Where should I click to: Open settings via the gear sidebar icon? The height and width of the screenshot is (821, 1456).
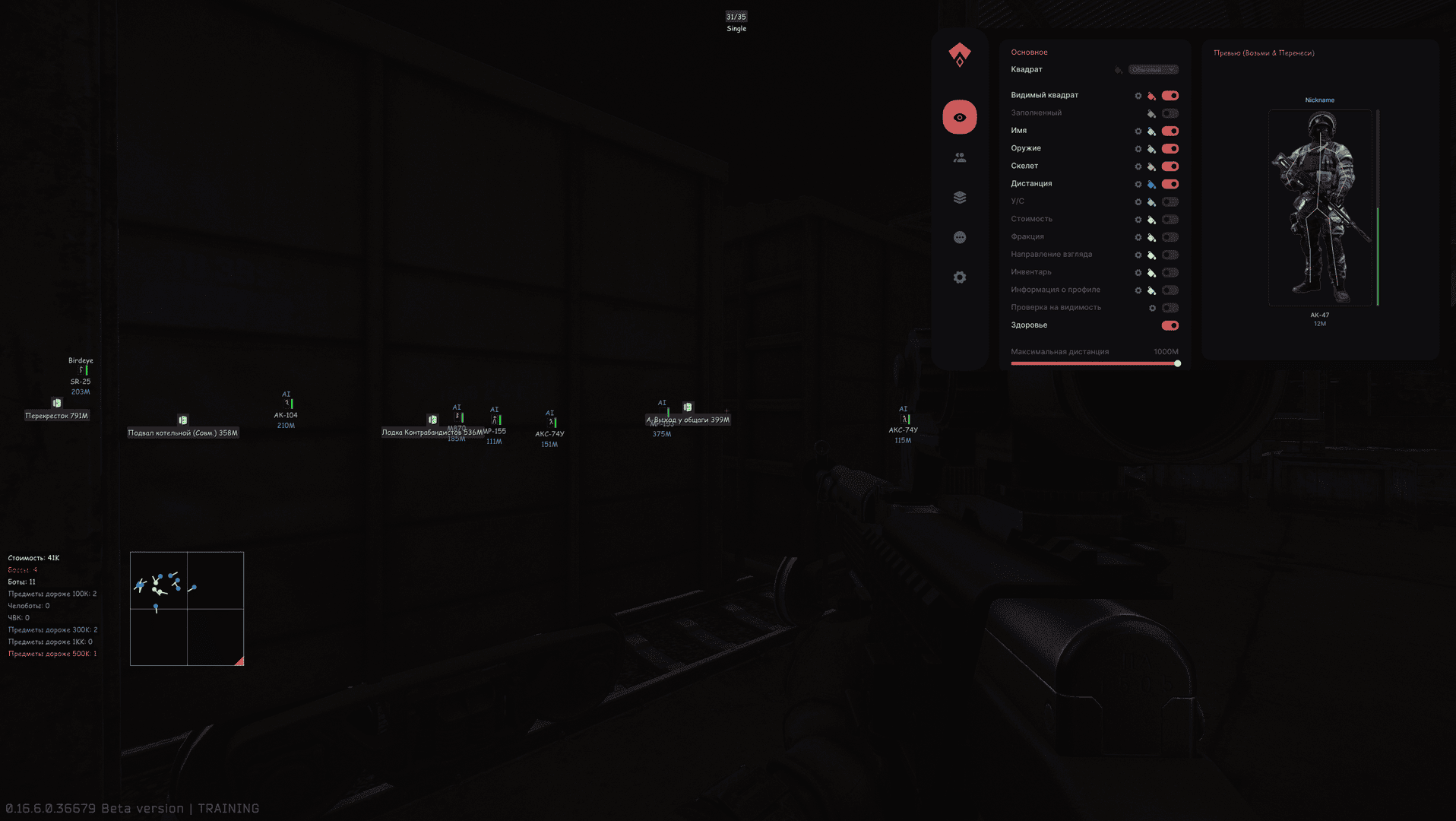[960, 277]
